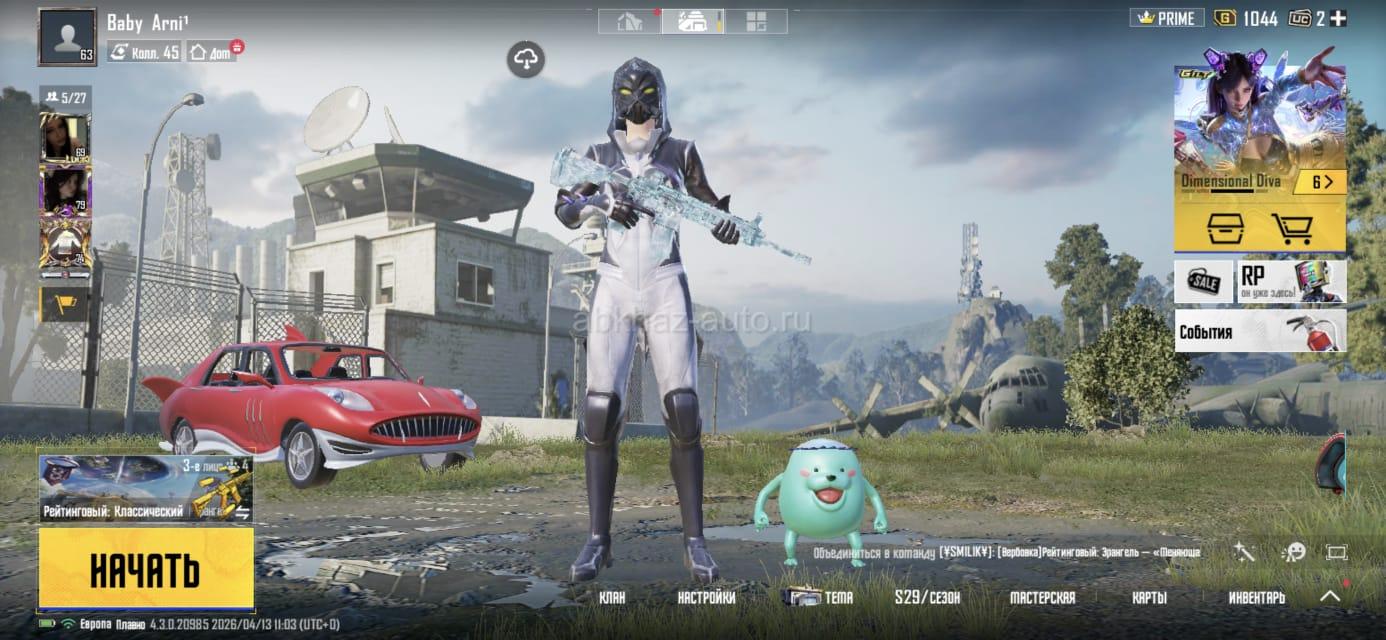Screen dimensions: 1386x640
Task: Open Baby Arni player profile avatar
Action: [67, 37]
